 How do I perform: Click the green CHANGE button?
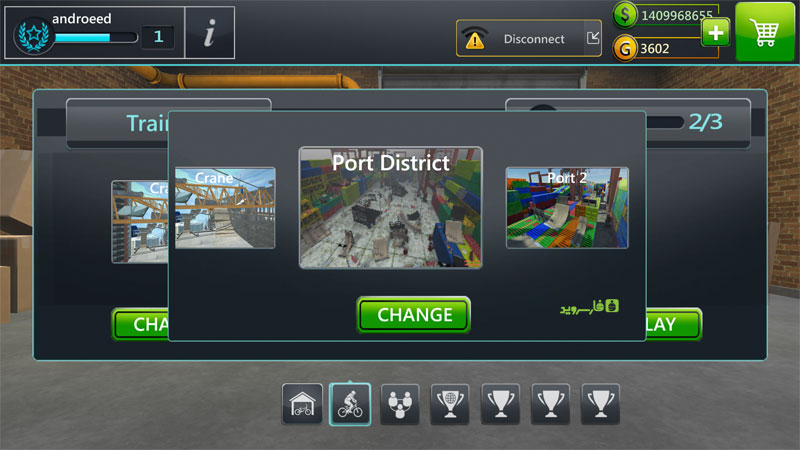click(413, 315)
